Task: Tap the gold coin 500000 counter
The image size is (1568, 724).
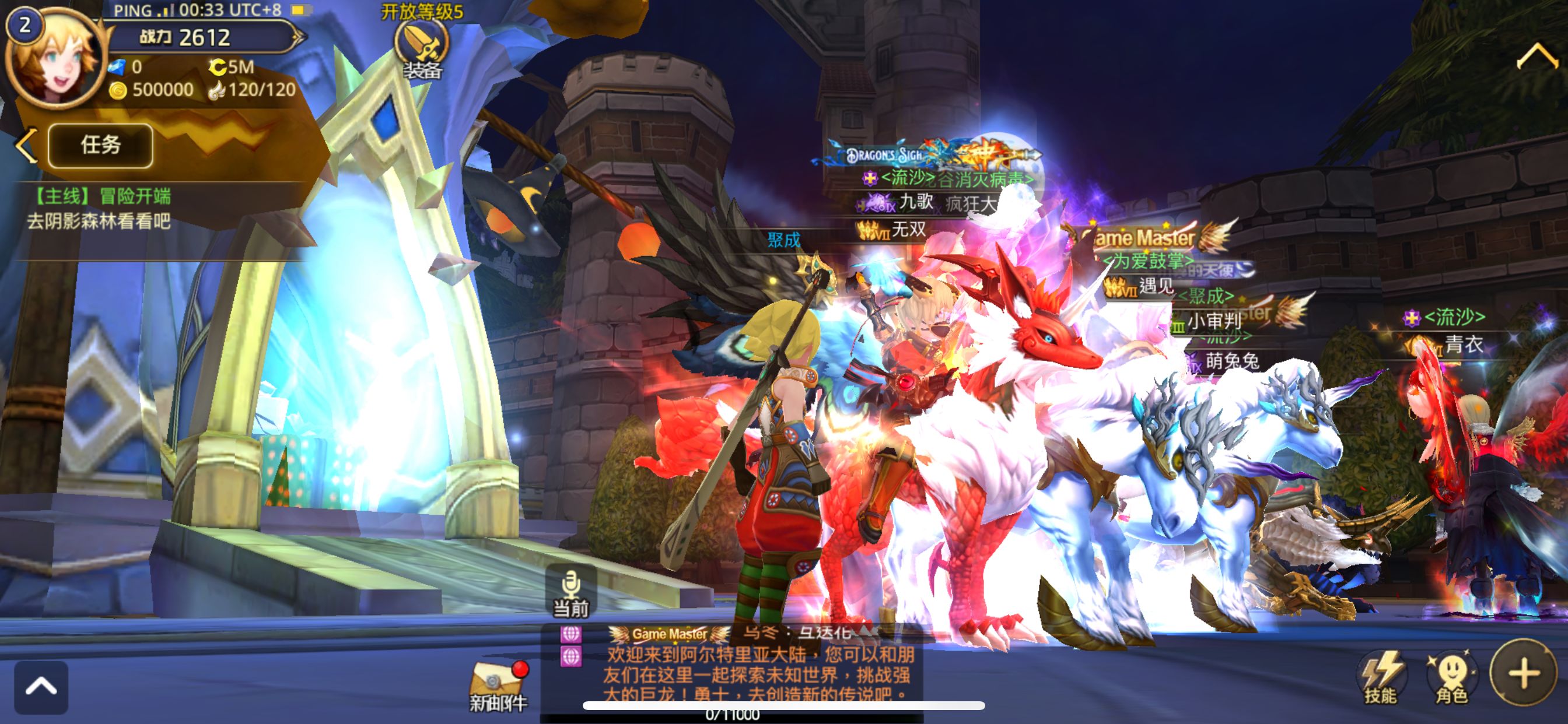Action: pos(152,90)
